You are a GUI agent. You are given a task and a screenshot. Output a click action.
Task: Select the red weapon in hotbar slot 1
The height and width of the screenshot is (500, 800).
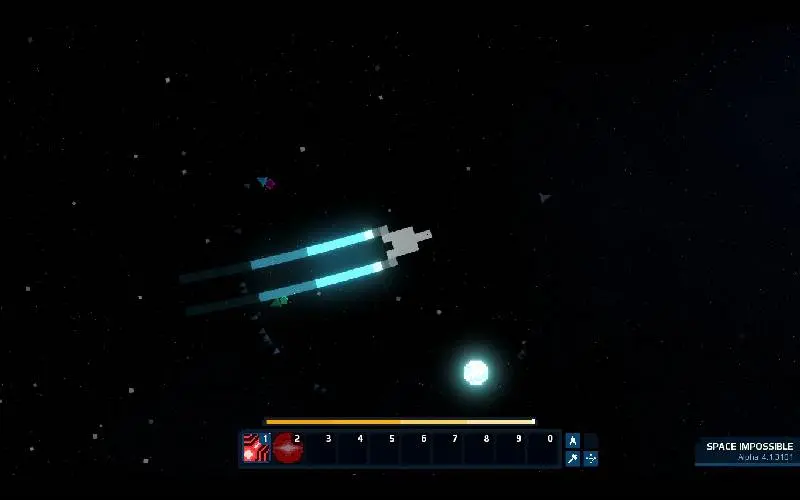point(256,449)
